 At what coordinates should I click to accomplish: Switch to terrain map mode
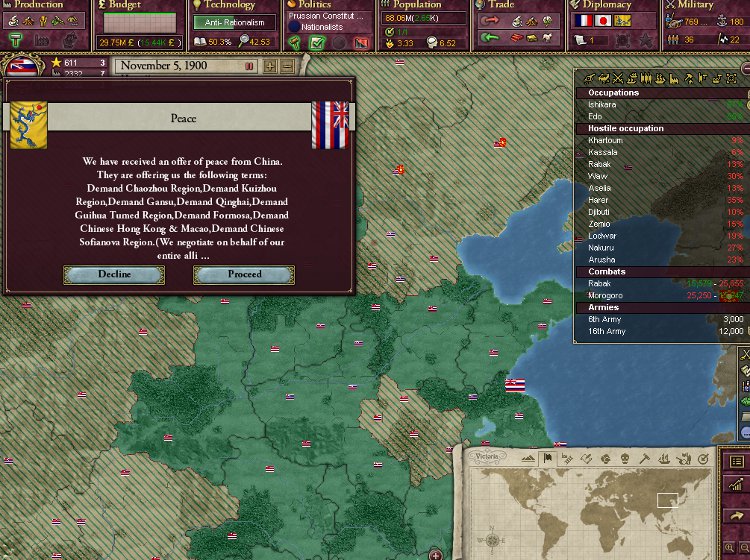click(x=528, y=458)
